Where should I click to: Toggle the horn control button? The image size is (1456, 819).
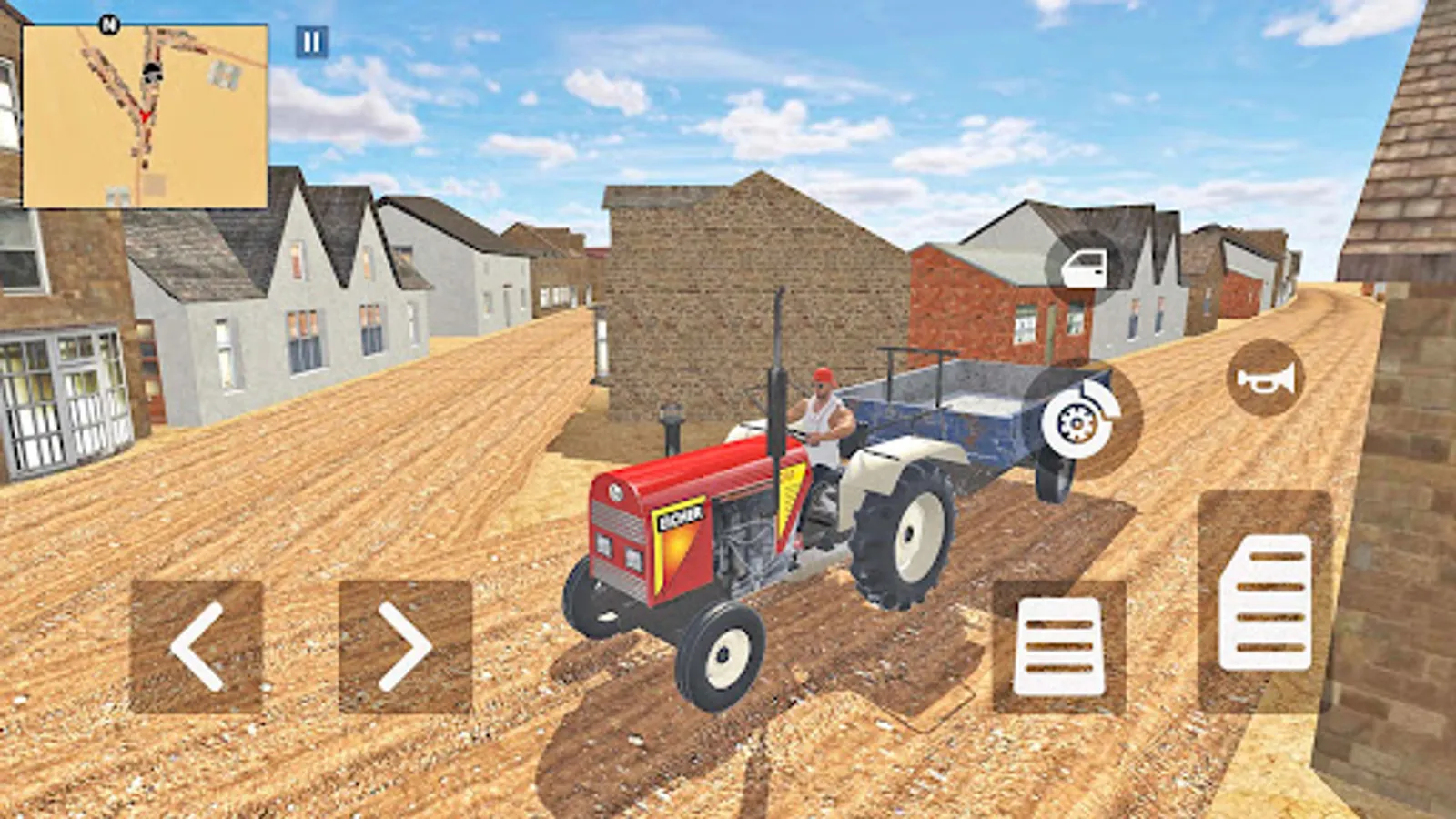pos(1262,379)
